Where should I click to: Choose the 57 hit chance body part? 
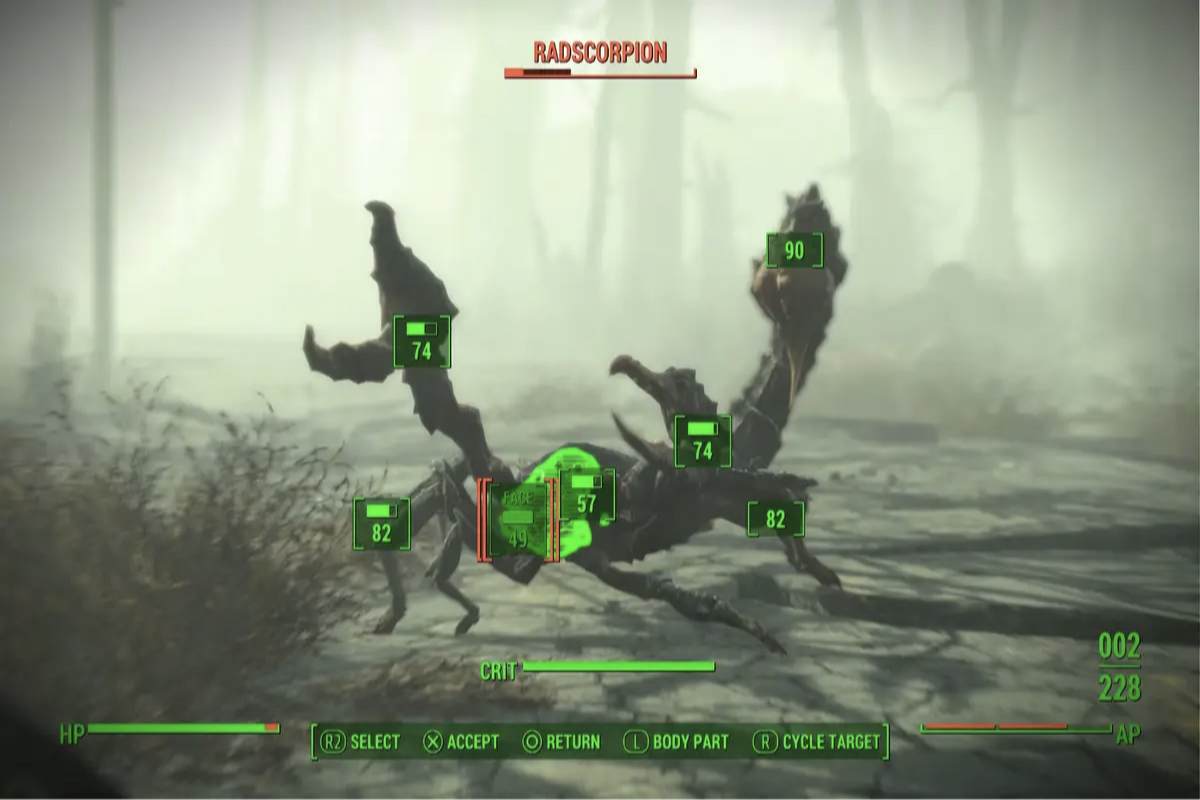tap(587, 495)
